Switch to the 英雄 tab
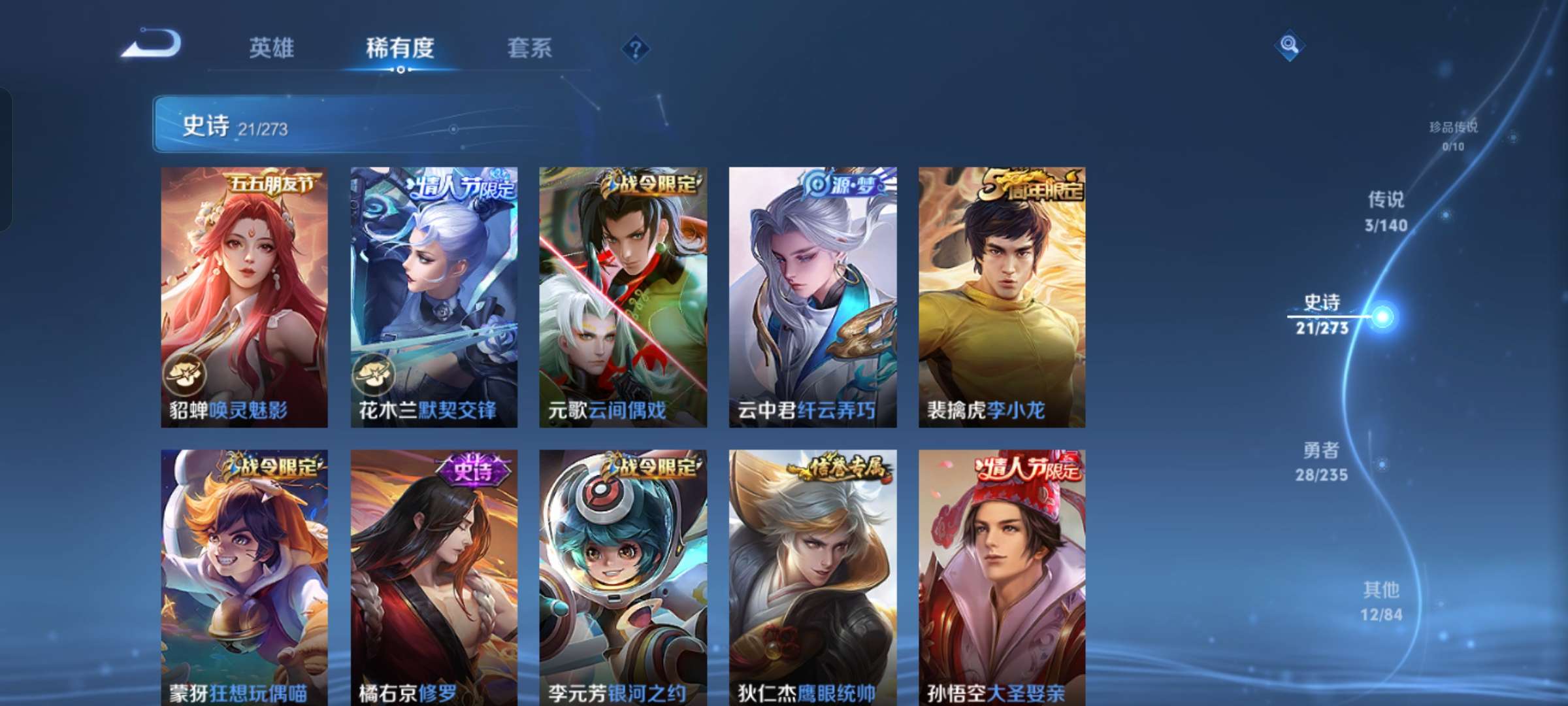Screen dimensions: 1568x706 [270, 48]
